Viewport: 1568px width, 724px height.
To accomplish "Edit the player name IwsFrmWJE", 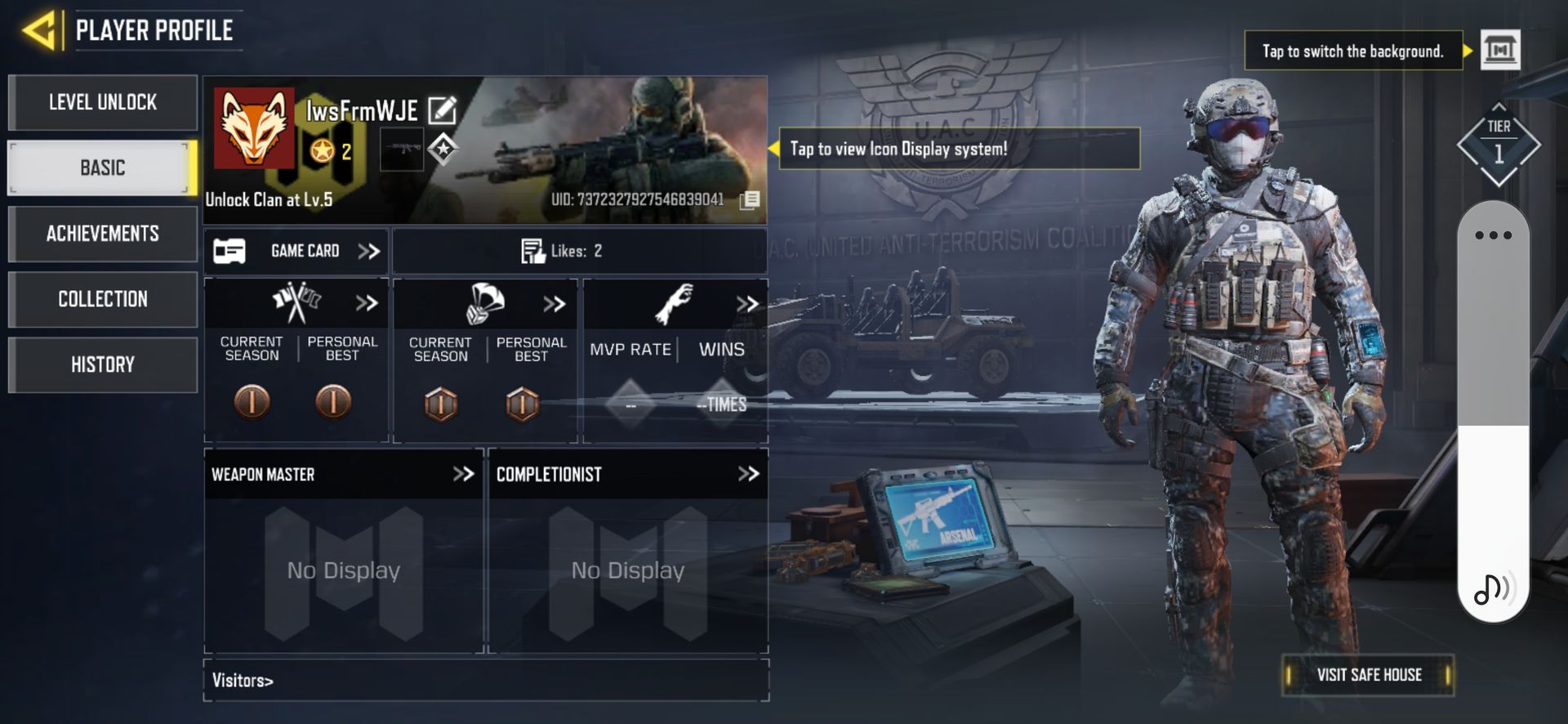I will point(442,109).
